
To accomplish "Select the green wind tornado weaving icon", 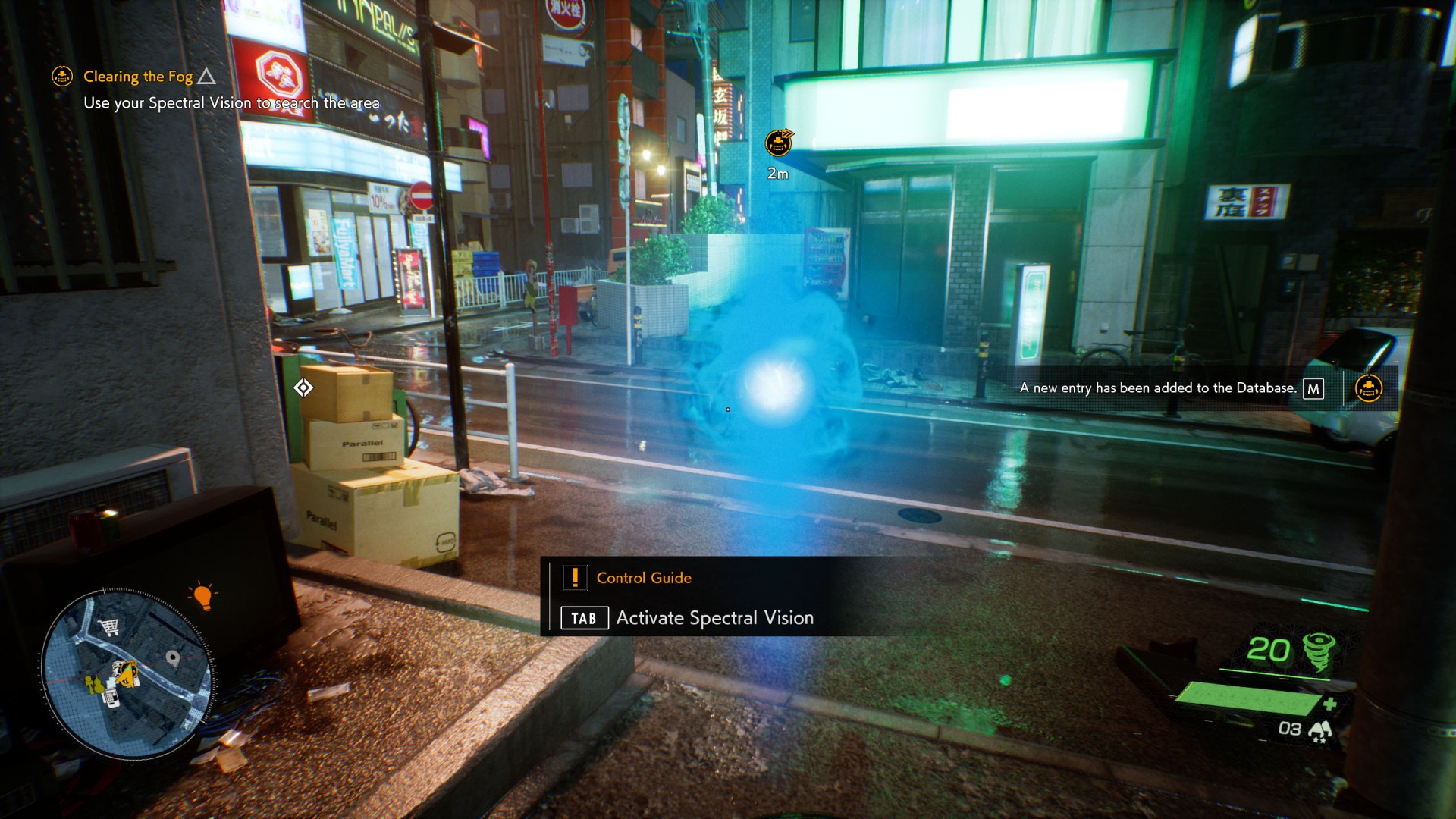I will pyautogui.click(x=1319, y=651).
